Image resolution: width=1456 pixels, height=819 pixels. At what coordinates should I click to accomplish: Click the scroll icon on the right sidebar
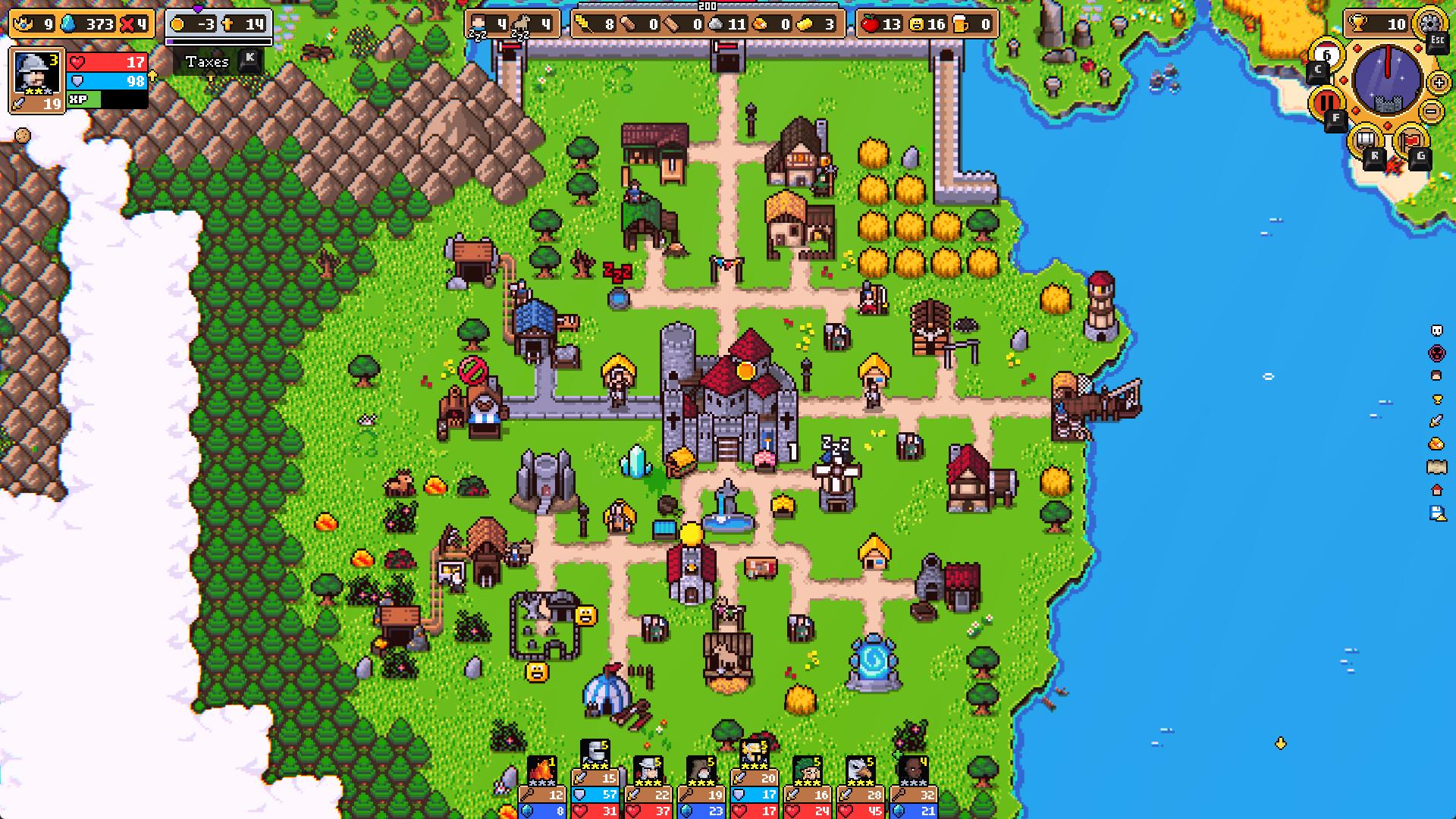point(1437,465)
